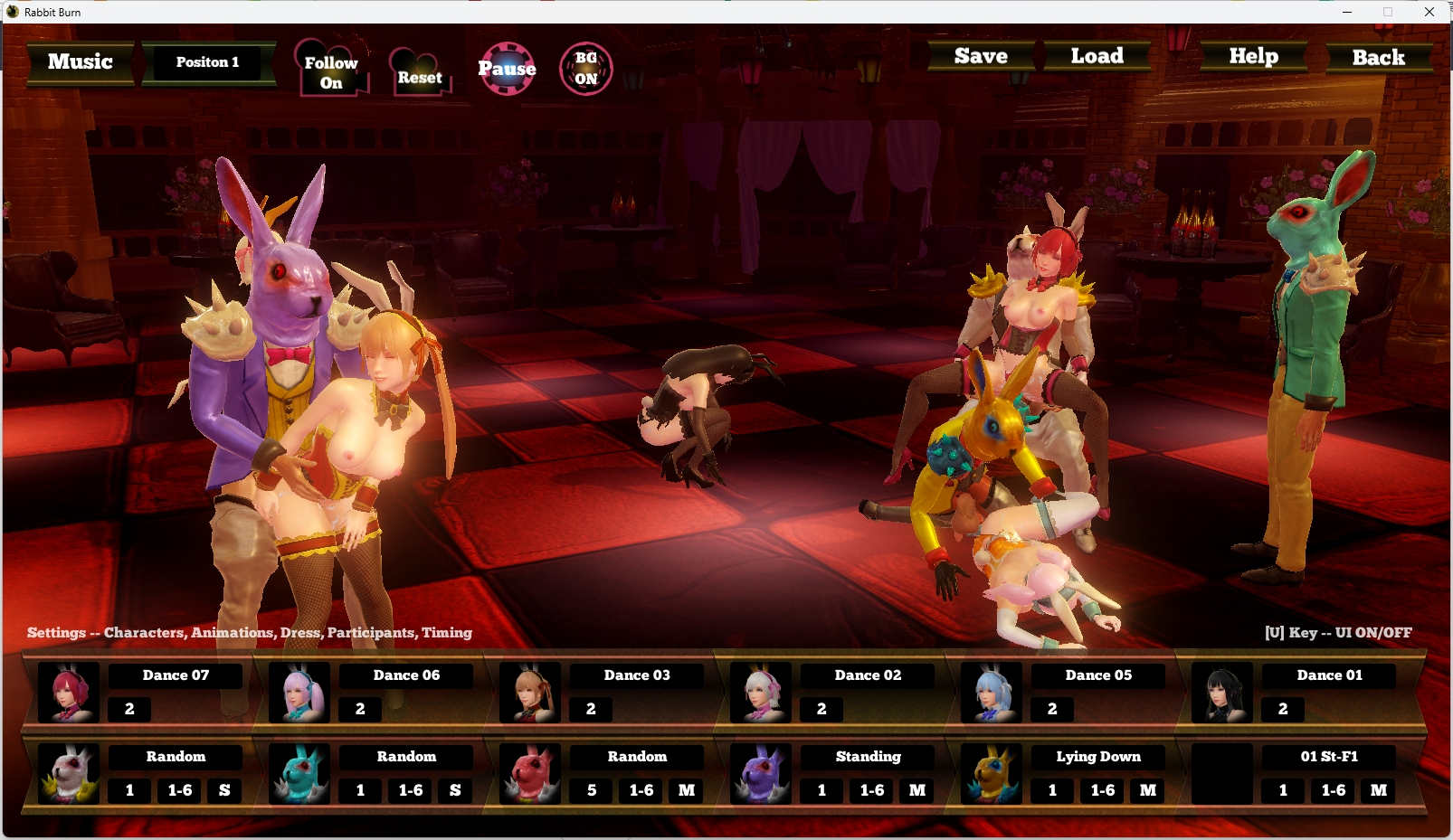1453x840 pixels.
Task: Change the Dance 06 animation setting
Action: (x=406, y=675)
